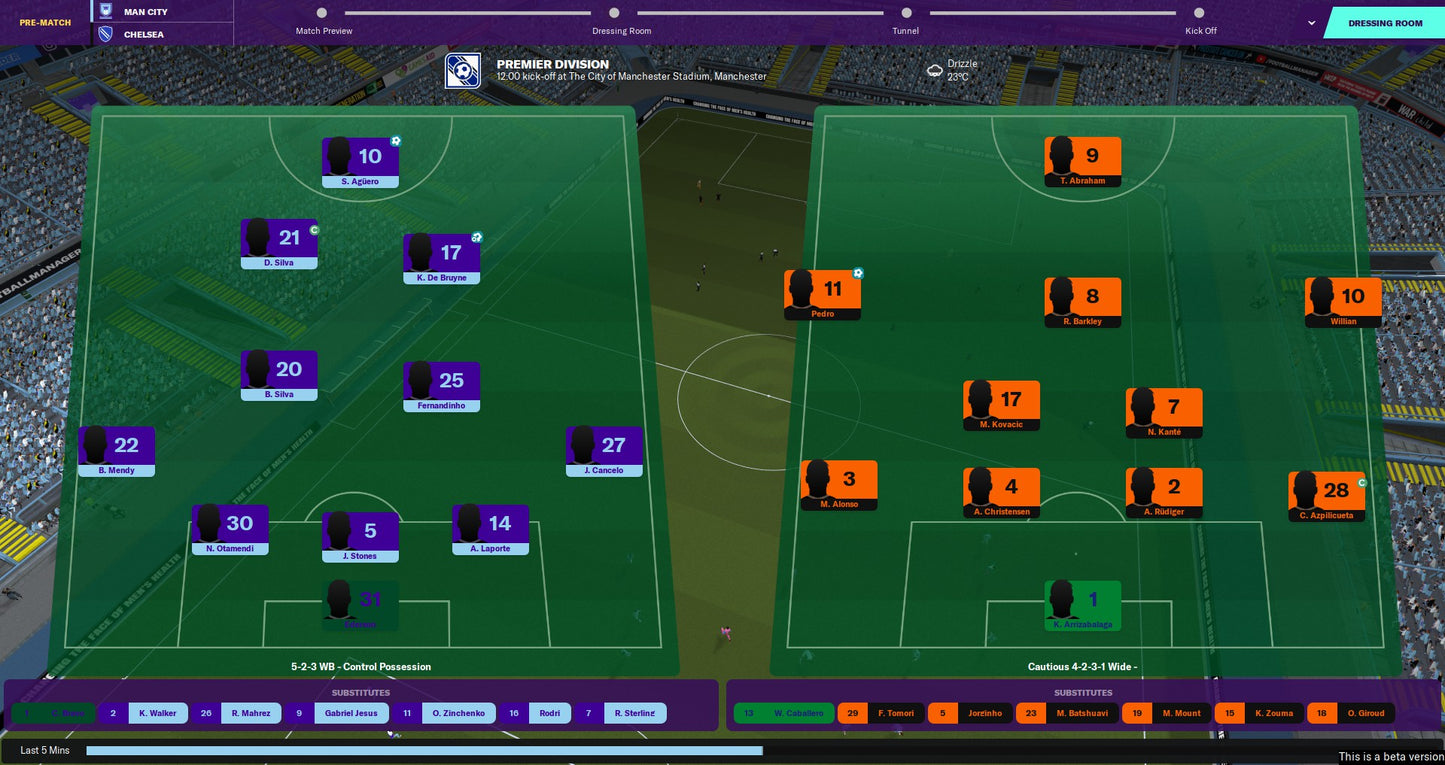The height and width of the screenshot is (765, 1445).
Task: Select N. Kanté's number 7 card
Action: pos(1164,412)
